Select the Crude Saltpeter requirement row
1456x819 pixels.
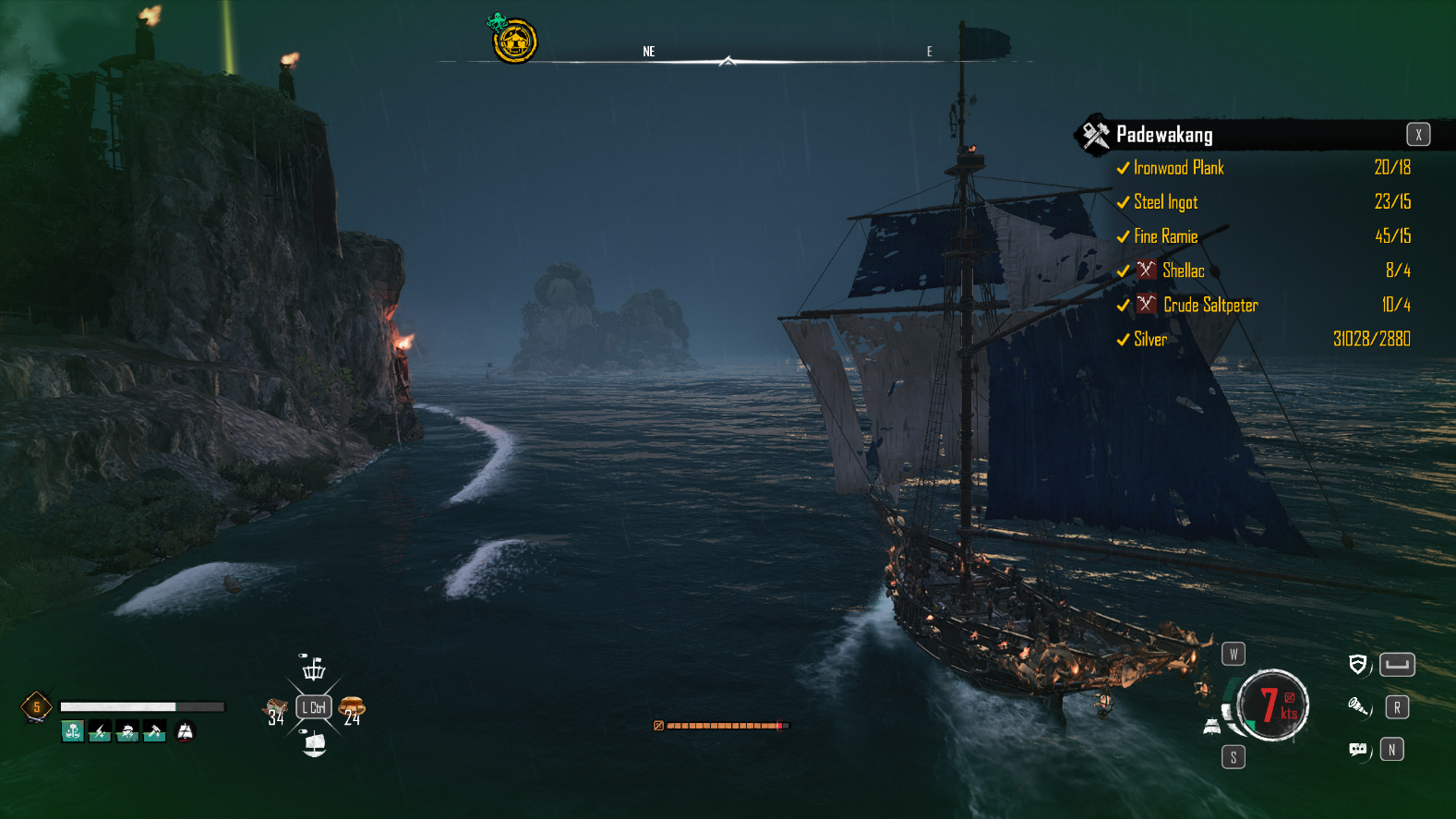click(x=1209, y=305)
